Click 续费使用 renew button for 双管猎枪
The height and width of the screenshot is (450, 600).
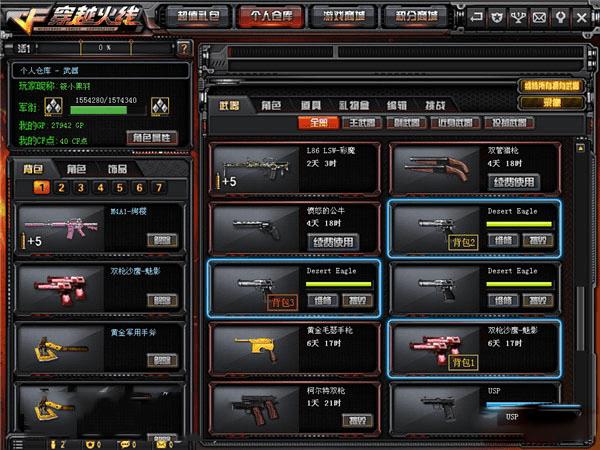click(x=514, y=181)
